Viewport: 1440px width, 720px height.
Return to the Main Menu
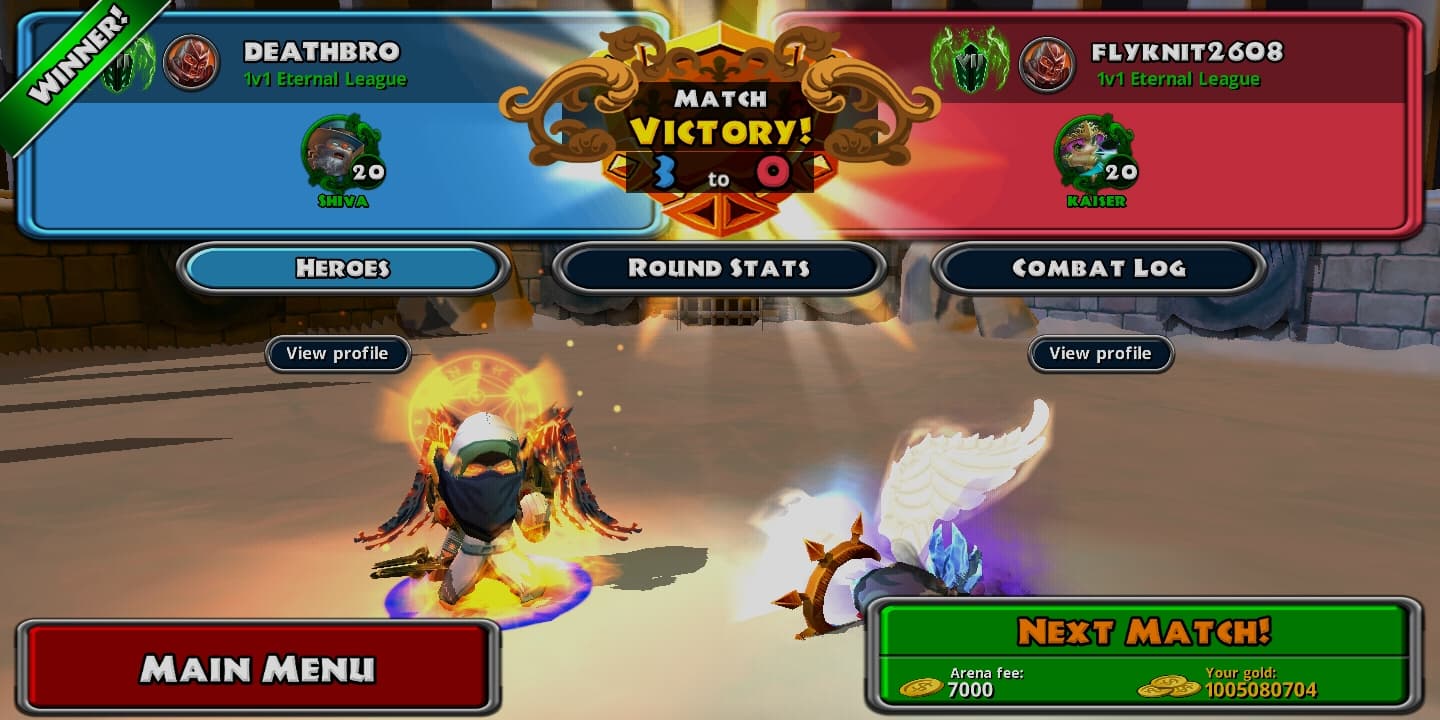pos(257,667)
